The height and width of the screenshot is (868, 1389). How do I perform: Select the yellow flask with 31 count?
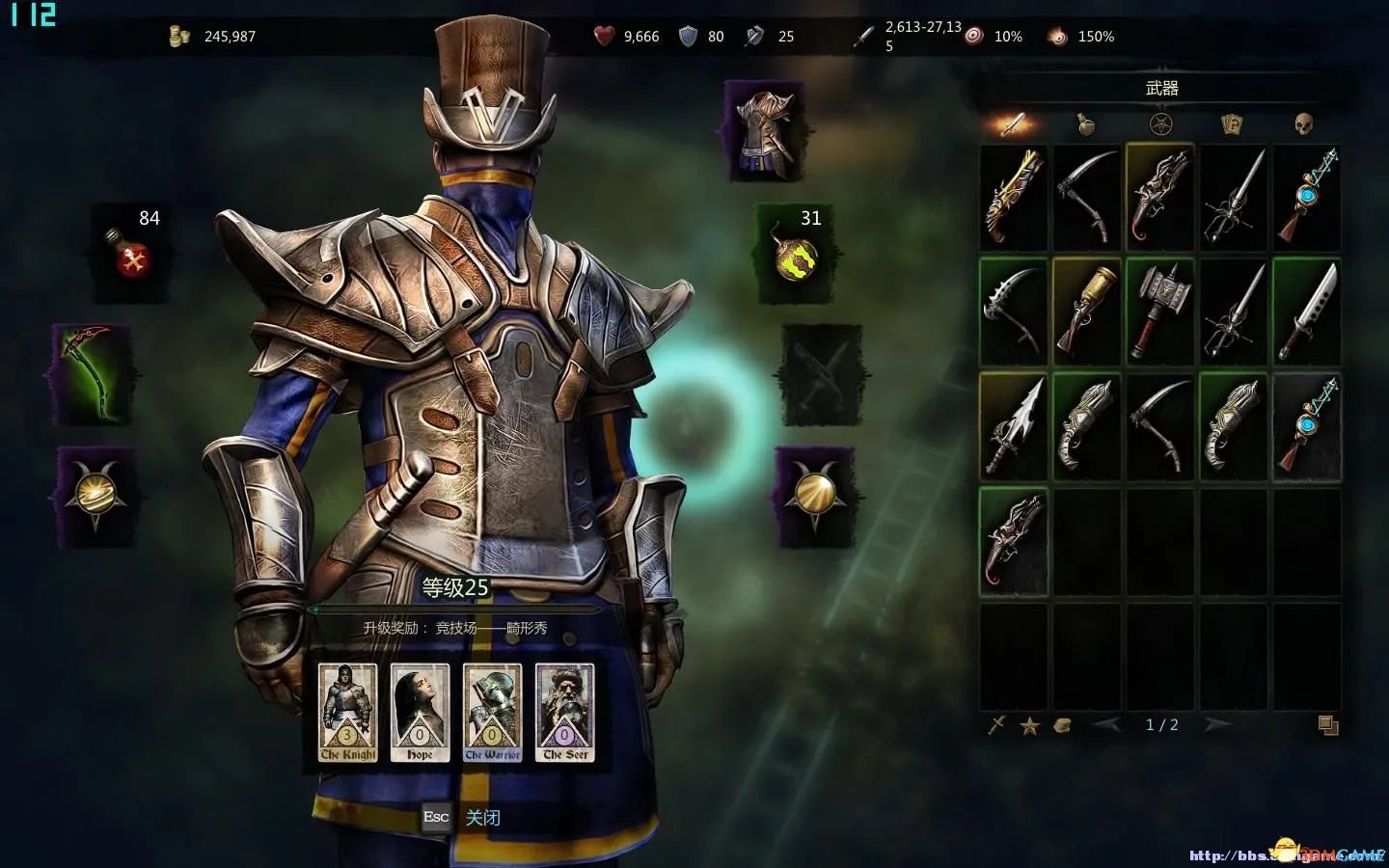(795, 254)
